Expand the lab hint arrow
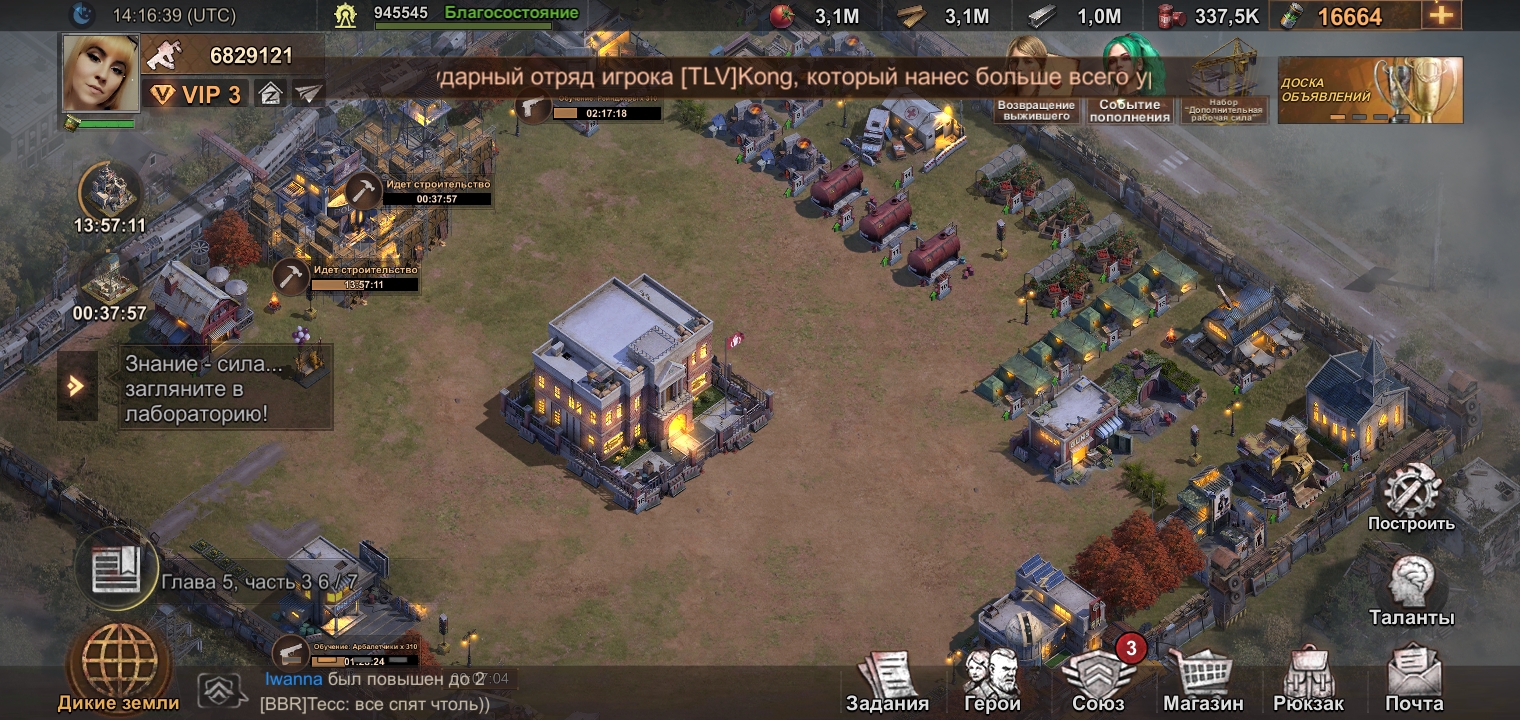 point(77,386)
